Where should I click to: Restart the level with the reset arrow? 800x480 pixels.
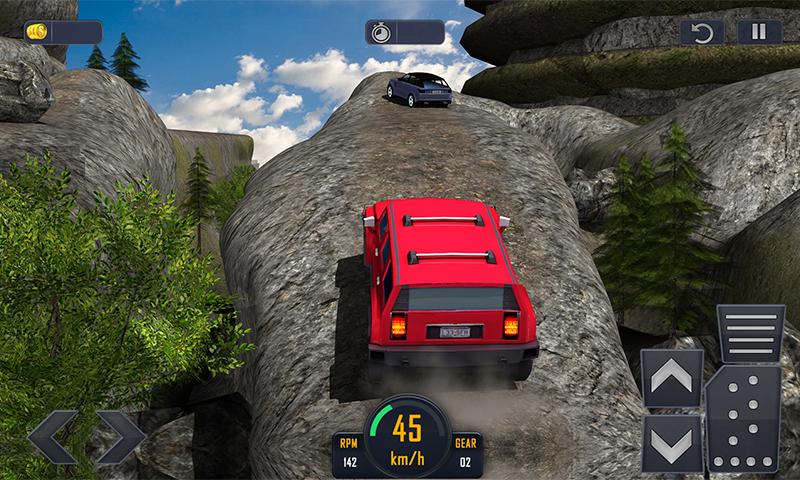click(x=702, y=32)
